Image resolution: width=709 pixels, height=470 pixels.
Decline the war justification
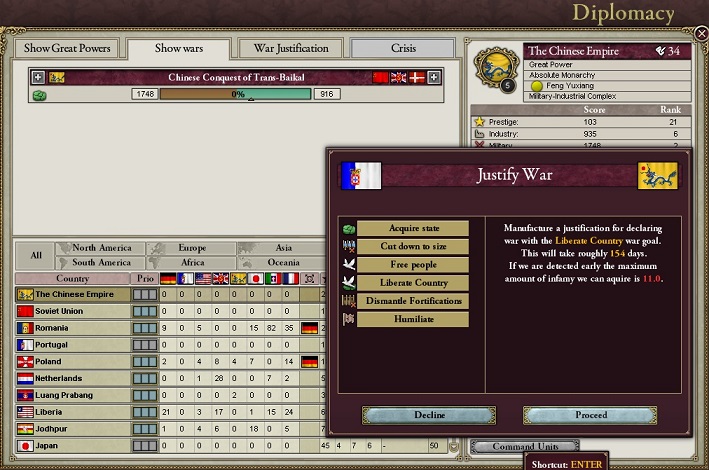429,415
